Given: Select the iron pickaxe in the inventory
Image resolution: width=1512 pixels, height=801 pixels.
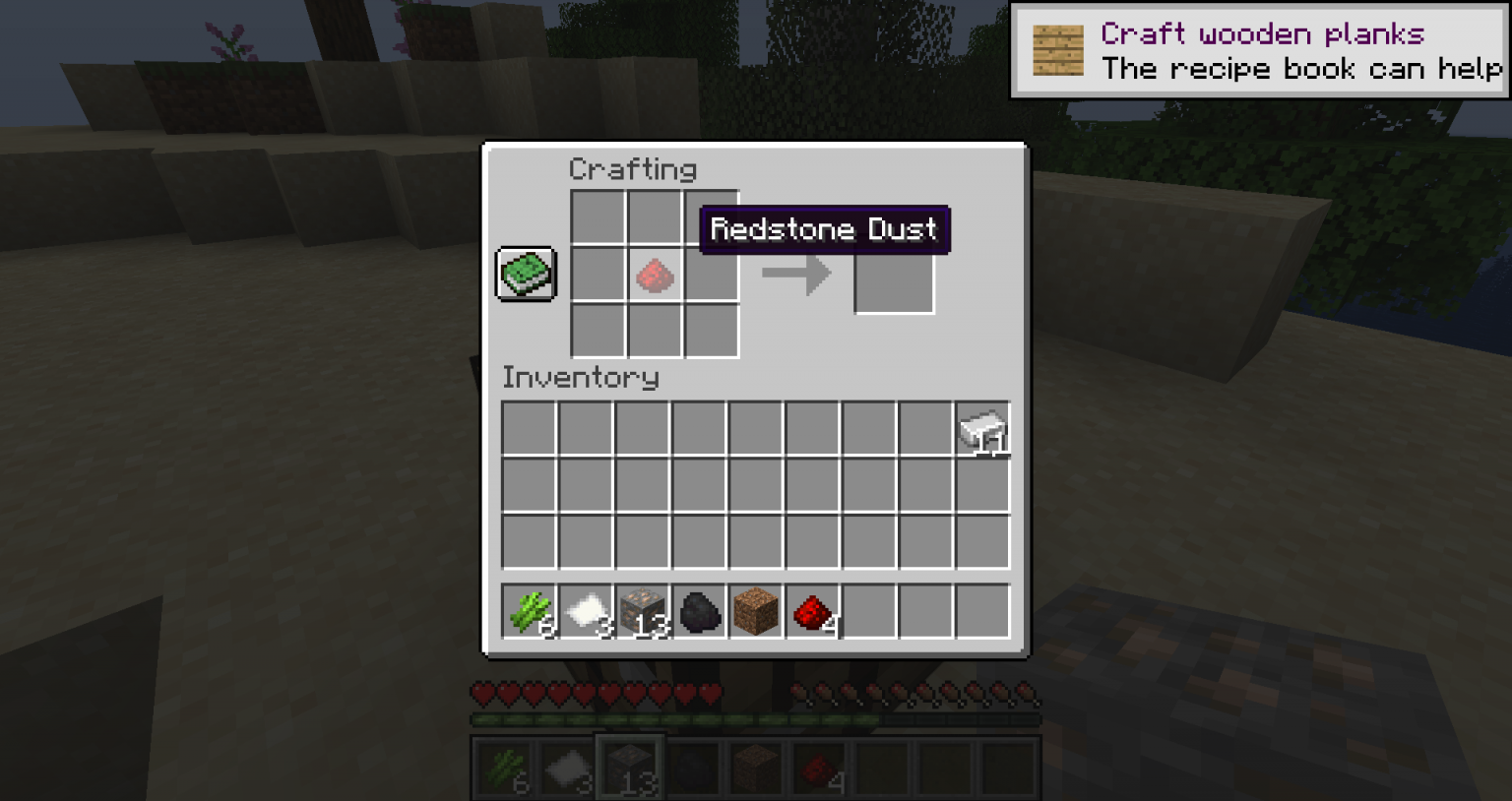Looking at the screenshot, I should pos(982,427).
